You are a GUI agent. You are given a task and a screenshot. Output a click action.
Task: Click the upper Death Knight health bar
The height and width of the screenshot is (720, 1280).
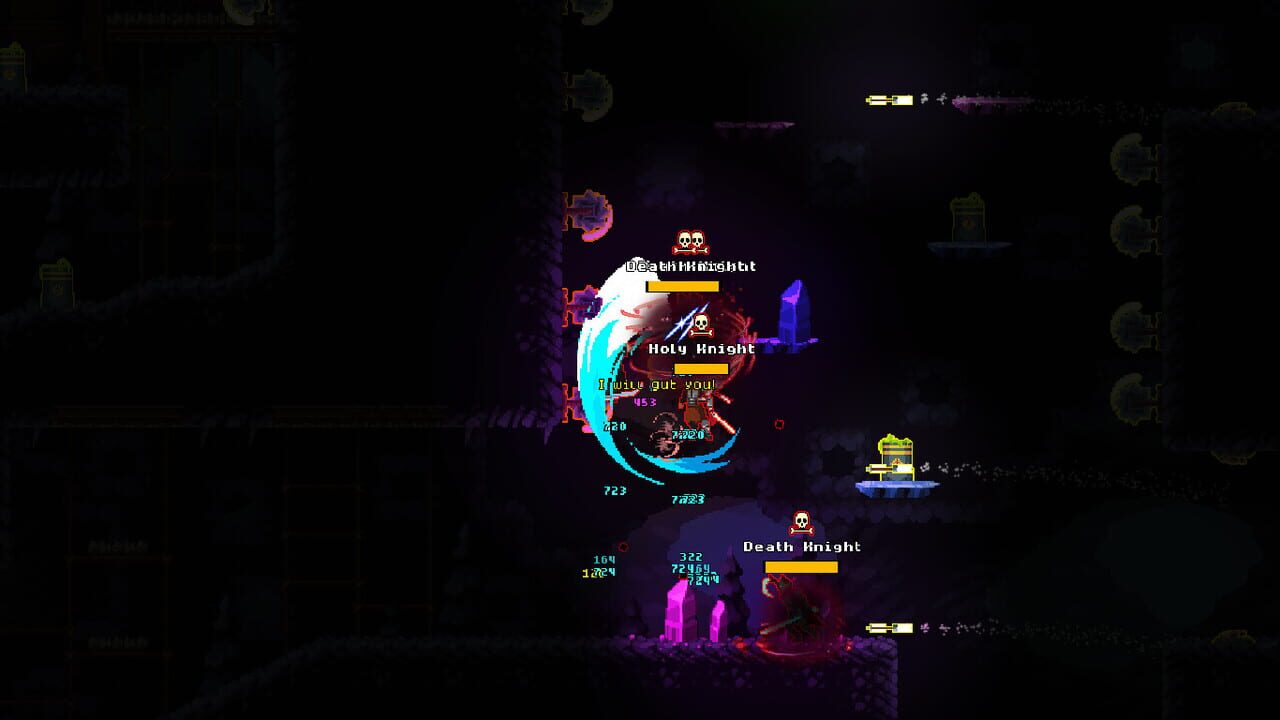point(682,285)
